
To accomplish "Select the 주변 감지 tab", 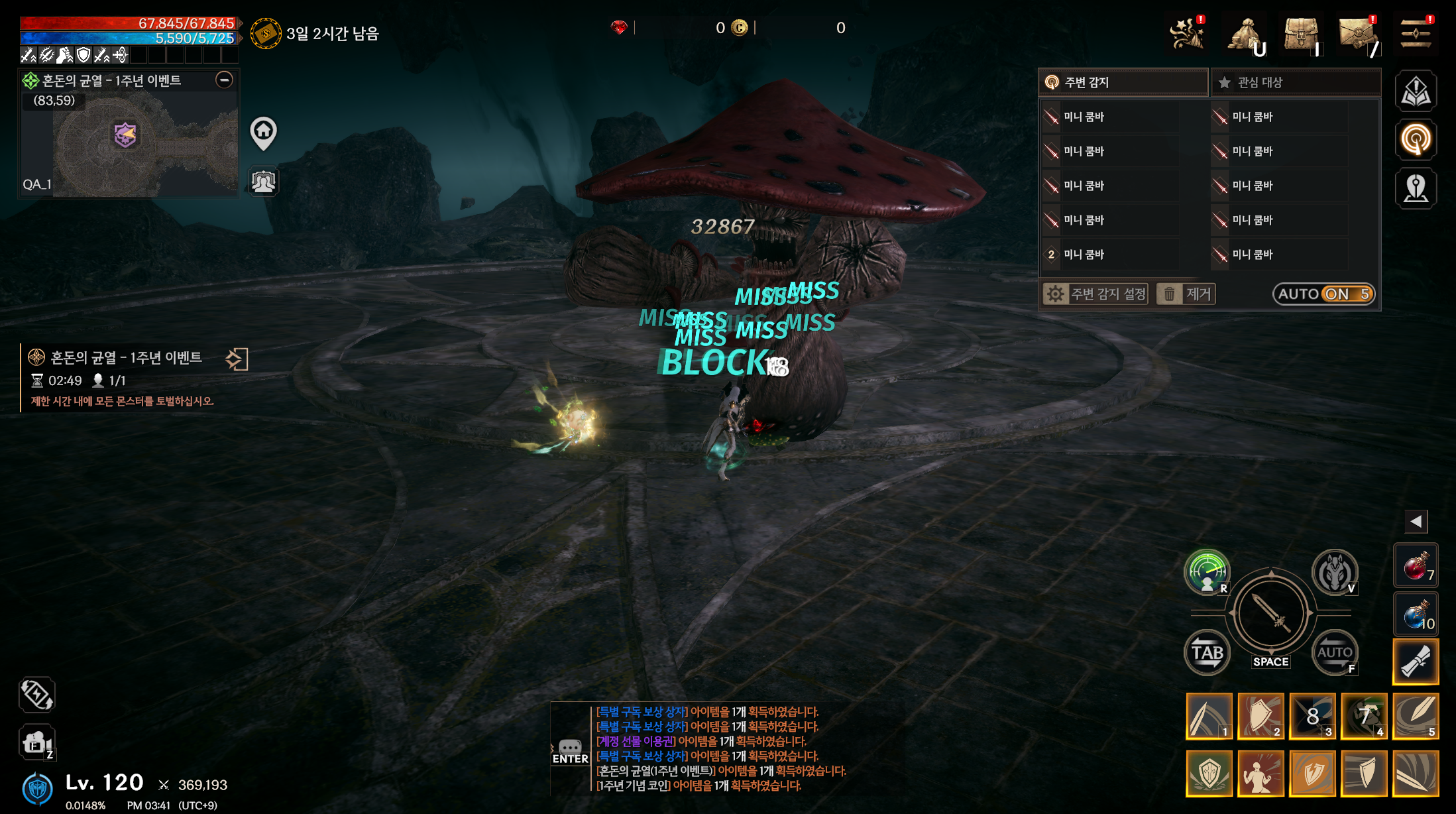I will click(1123, 82).
